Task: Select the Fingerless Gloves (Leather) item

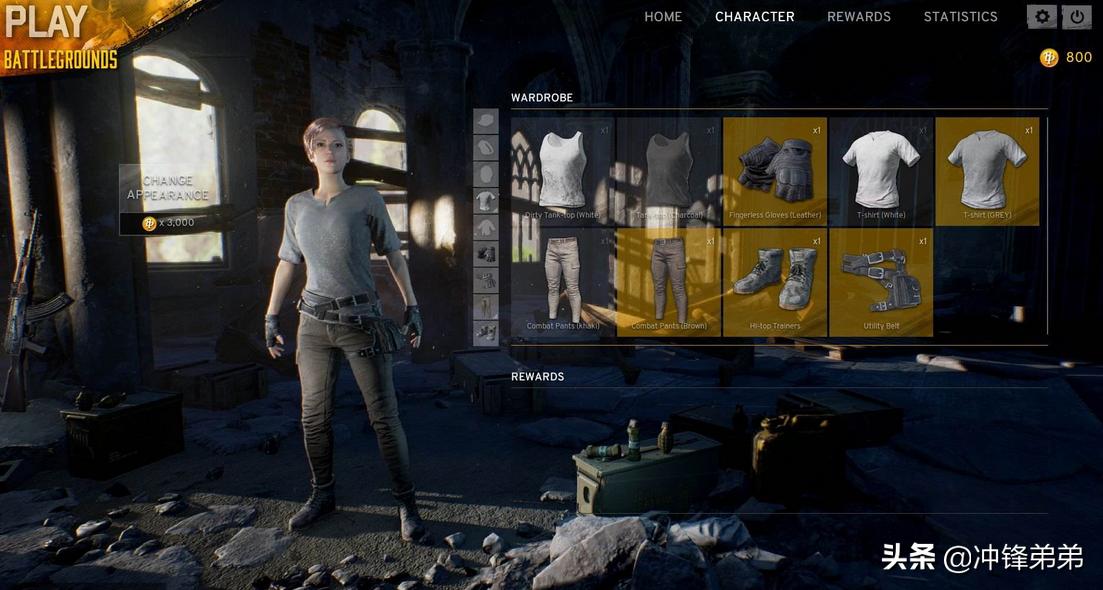Action: pos(775,171)
